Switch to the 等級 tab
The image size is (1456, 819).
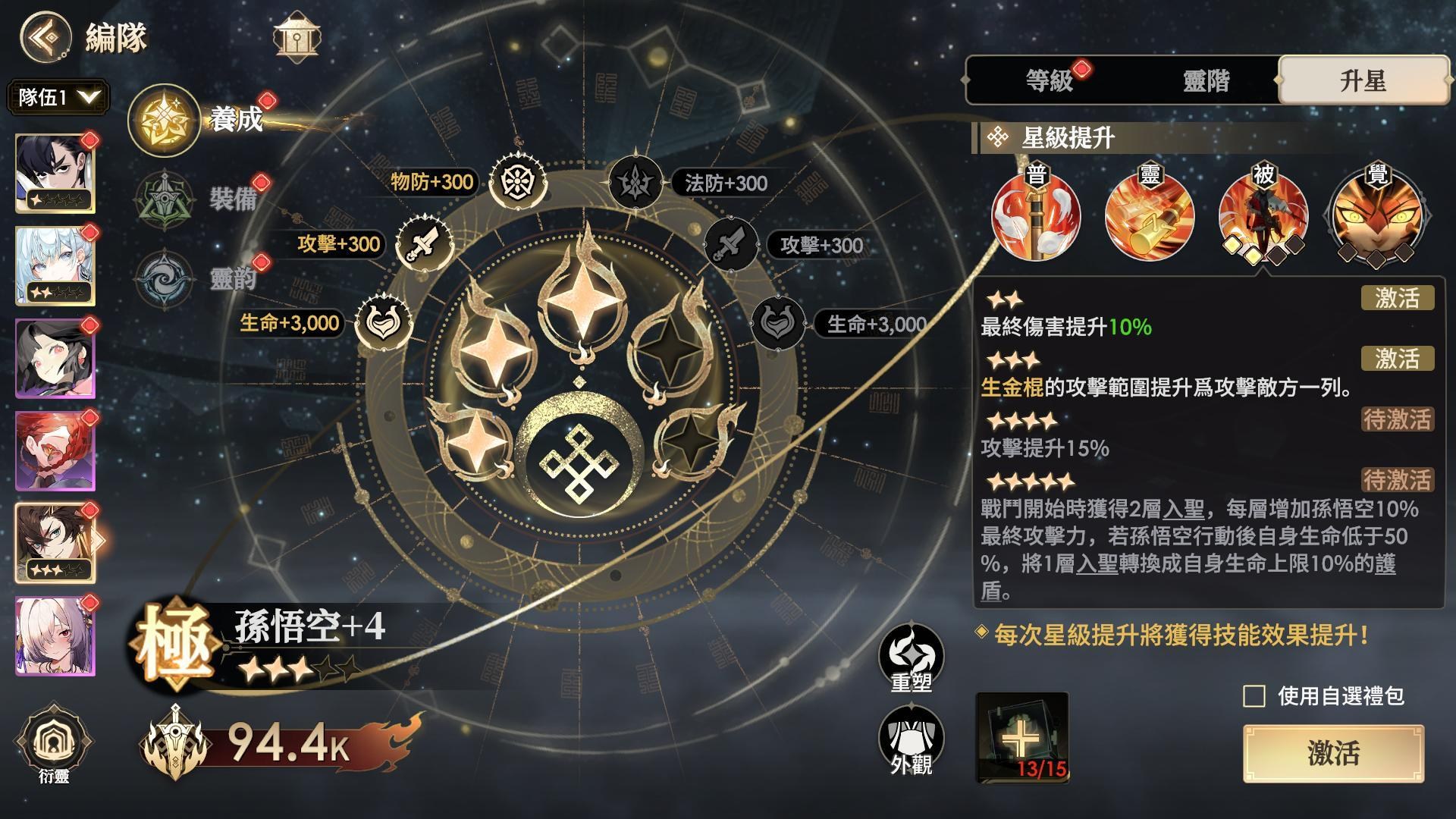tap(1049, 80)
